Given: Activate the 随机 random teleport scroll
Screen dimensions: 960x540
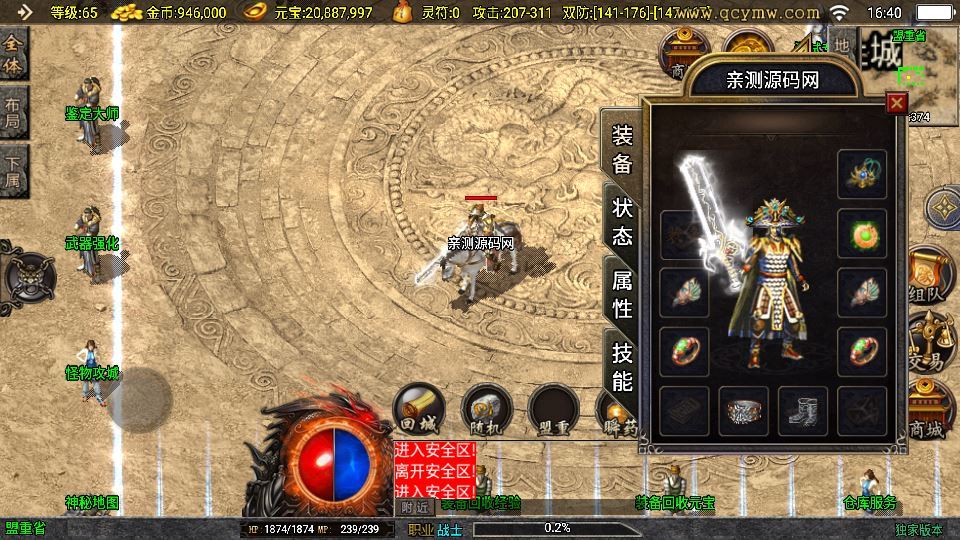Looking at the screenshot, I should coord(486,410).
